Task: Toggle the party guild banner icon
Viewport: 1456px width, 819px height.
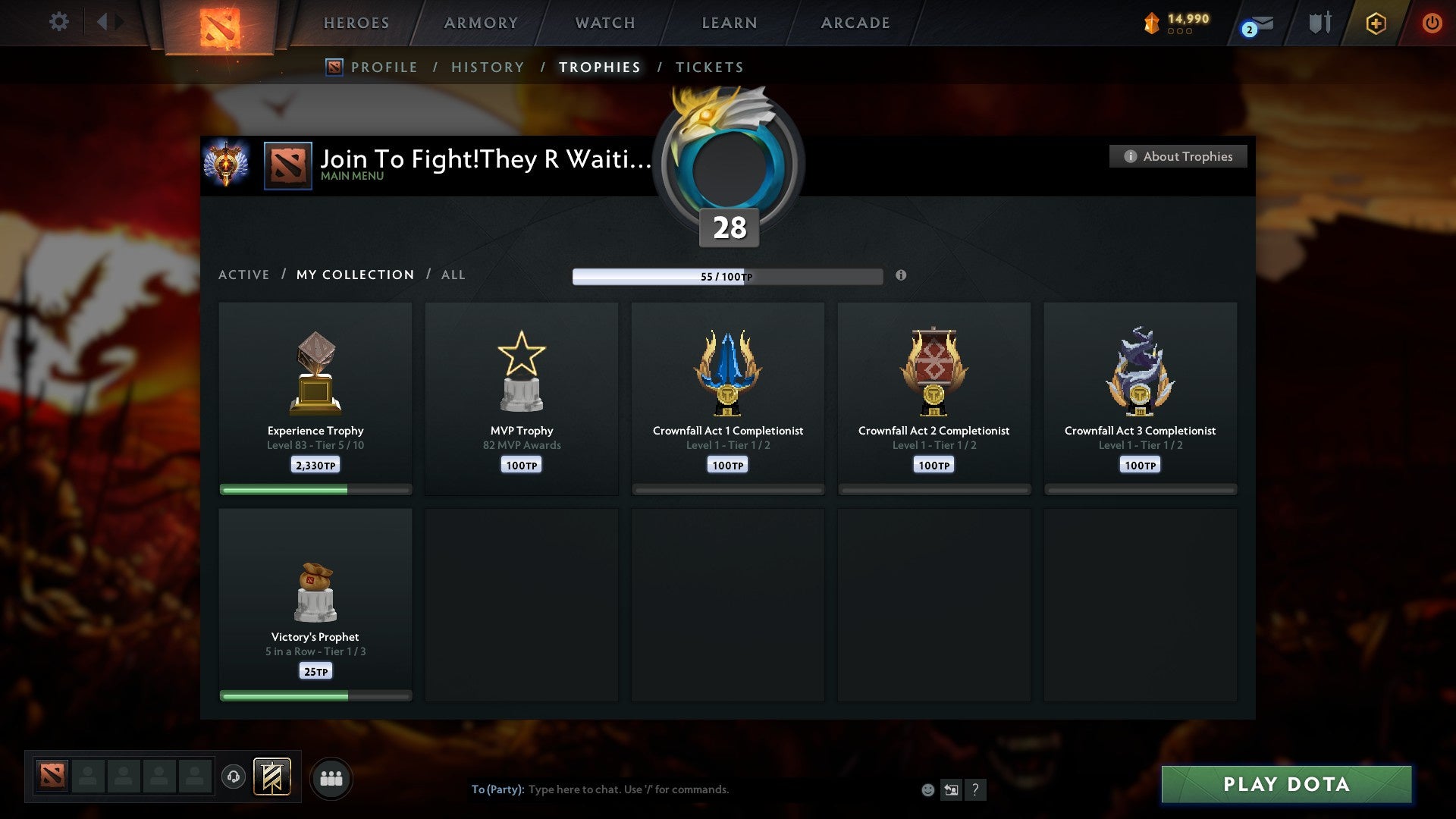Action: tap(273, 777)
